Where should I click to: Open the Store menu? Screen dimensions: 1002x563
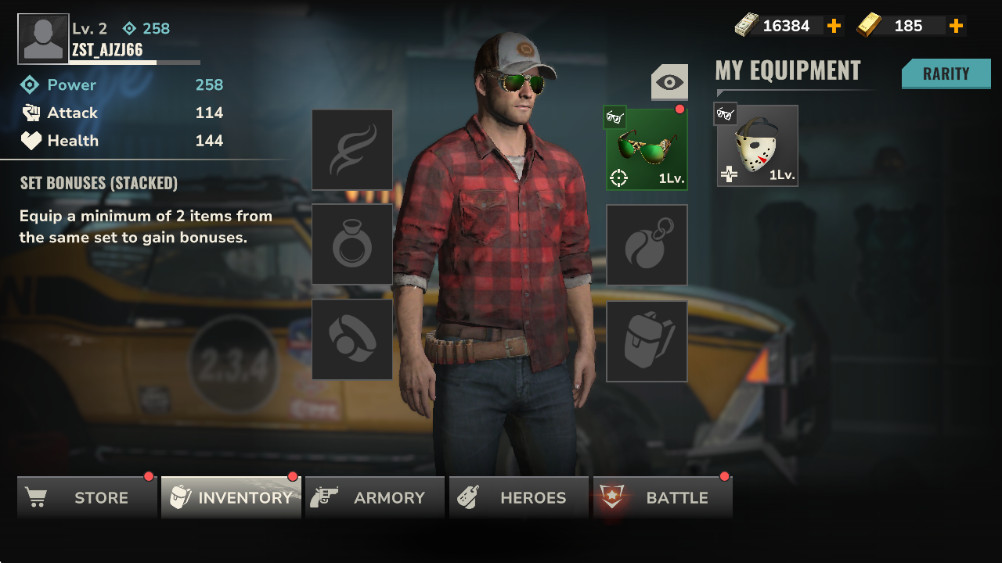[x=87, y=497]
